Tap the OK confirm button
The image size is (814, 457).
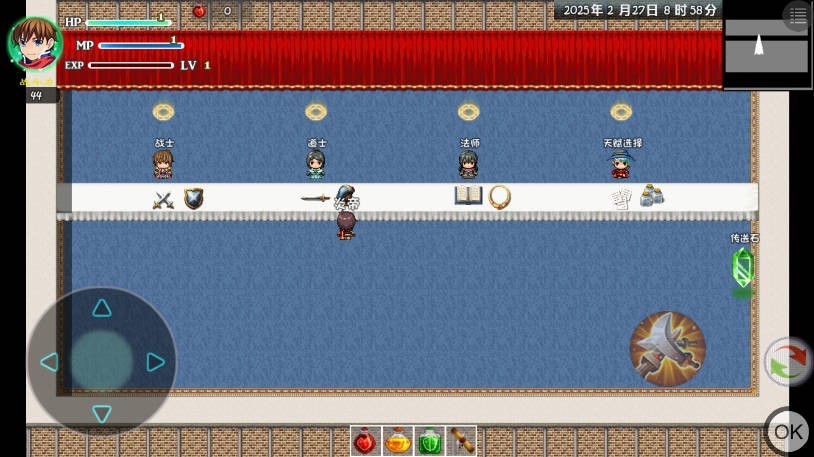coord(788,431)
